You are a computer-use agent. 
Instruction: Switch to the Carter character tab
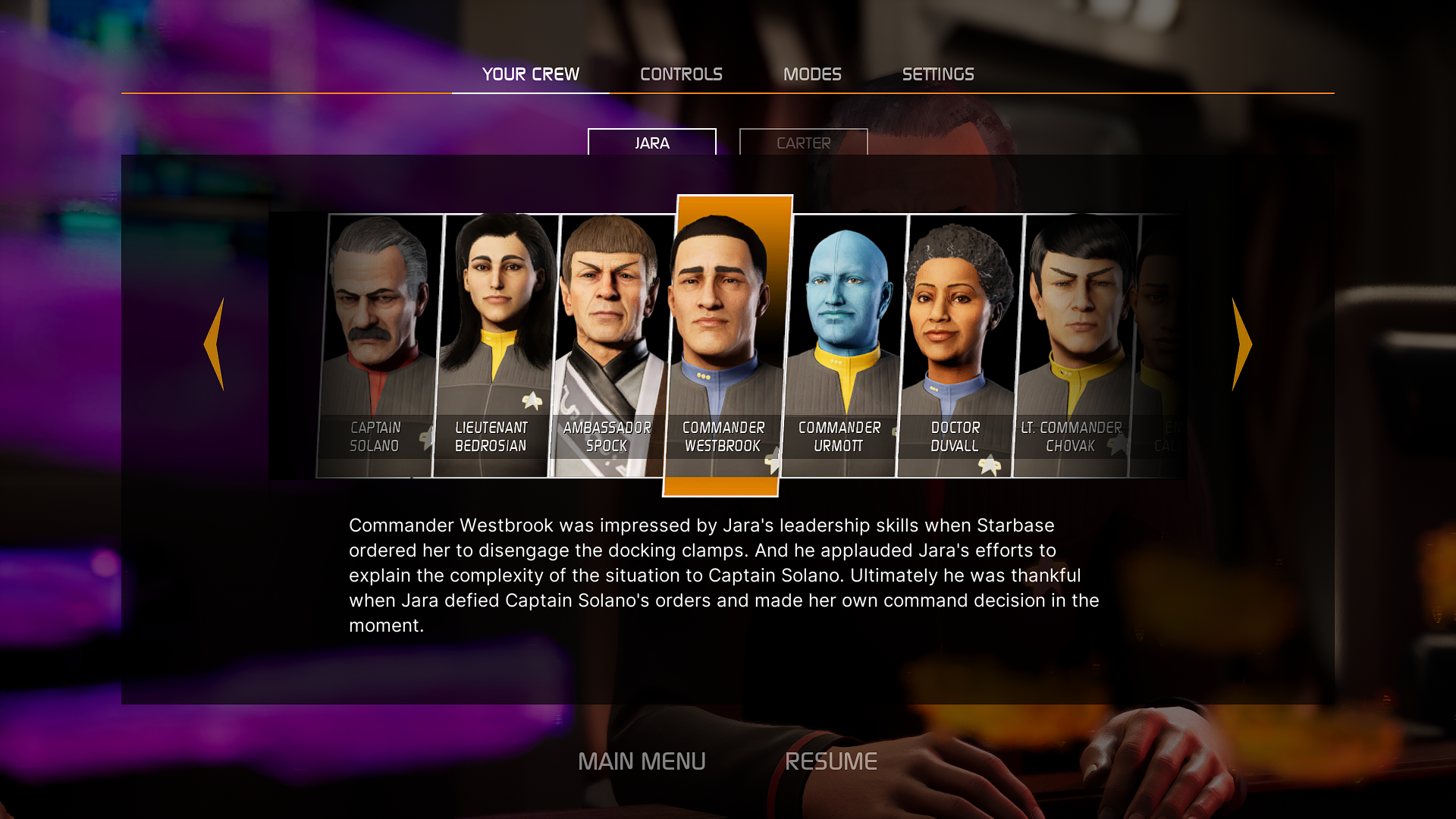tap(803, 143)
